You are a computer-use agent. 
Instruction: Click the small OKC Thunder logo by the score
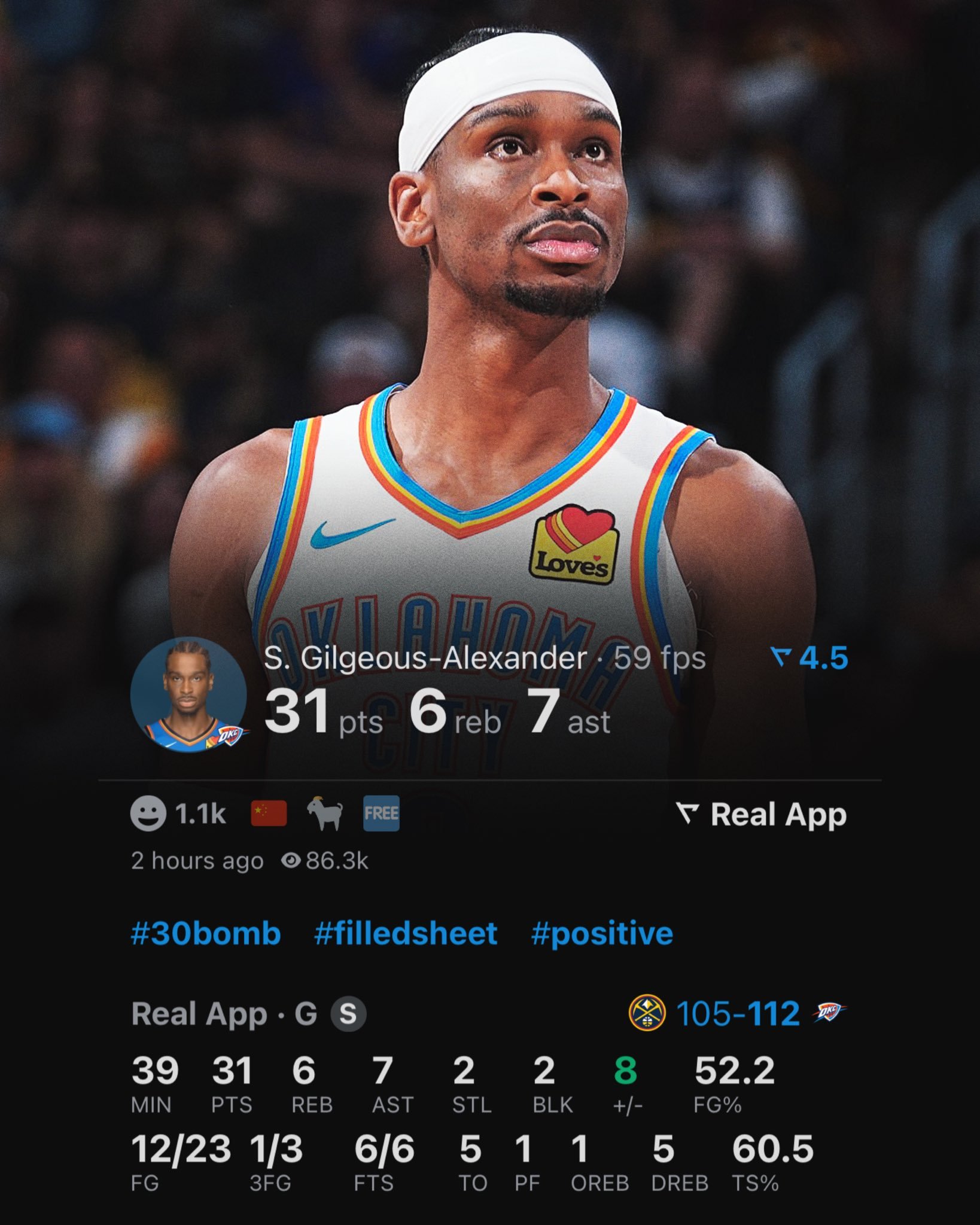click(x=829, y=1012)
